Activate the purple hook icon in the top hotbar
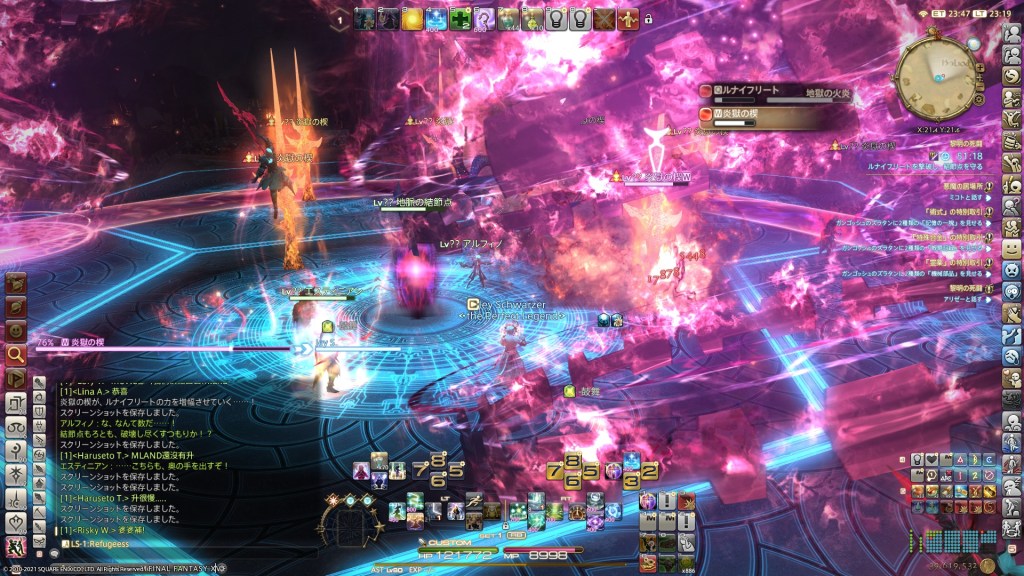 pos(484,18)
